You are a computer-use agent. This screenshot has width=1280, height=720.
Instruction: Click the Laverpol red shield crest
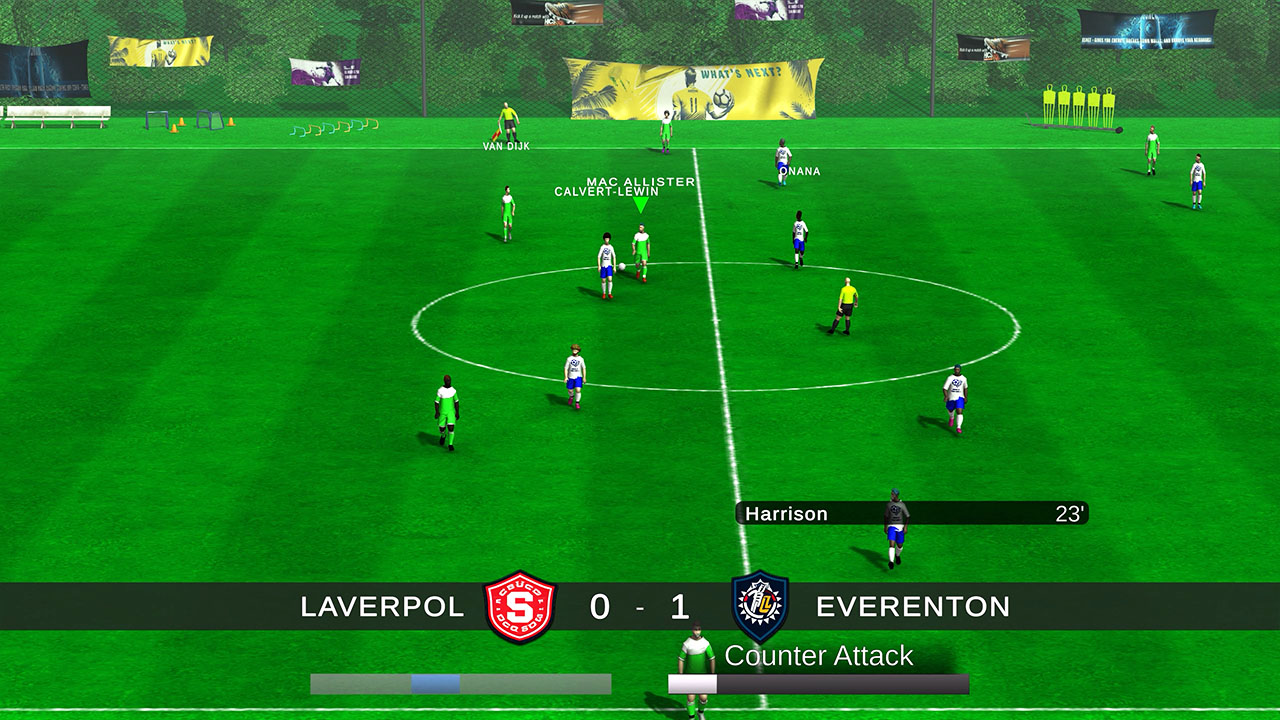coord(521,607)
